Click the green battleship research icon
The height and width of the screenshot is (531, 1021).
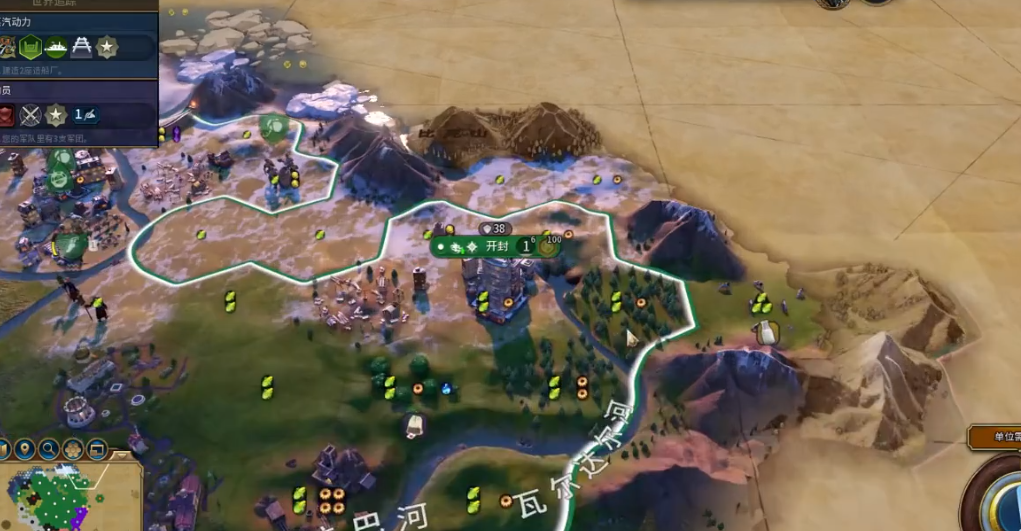(56, 47)
